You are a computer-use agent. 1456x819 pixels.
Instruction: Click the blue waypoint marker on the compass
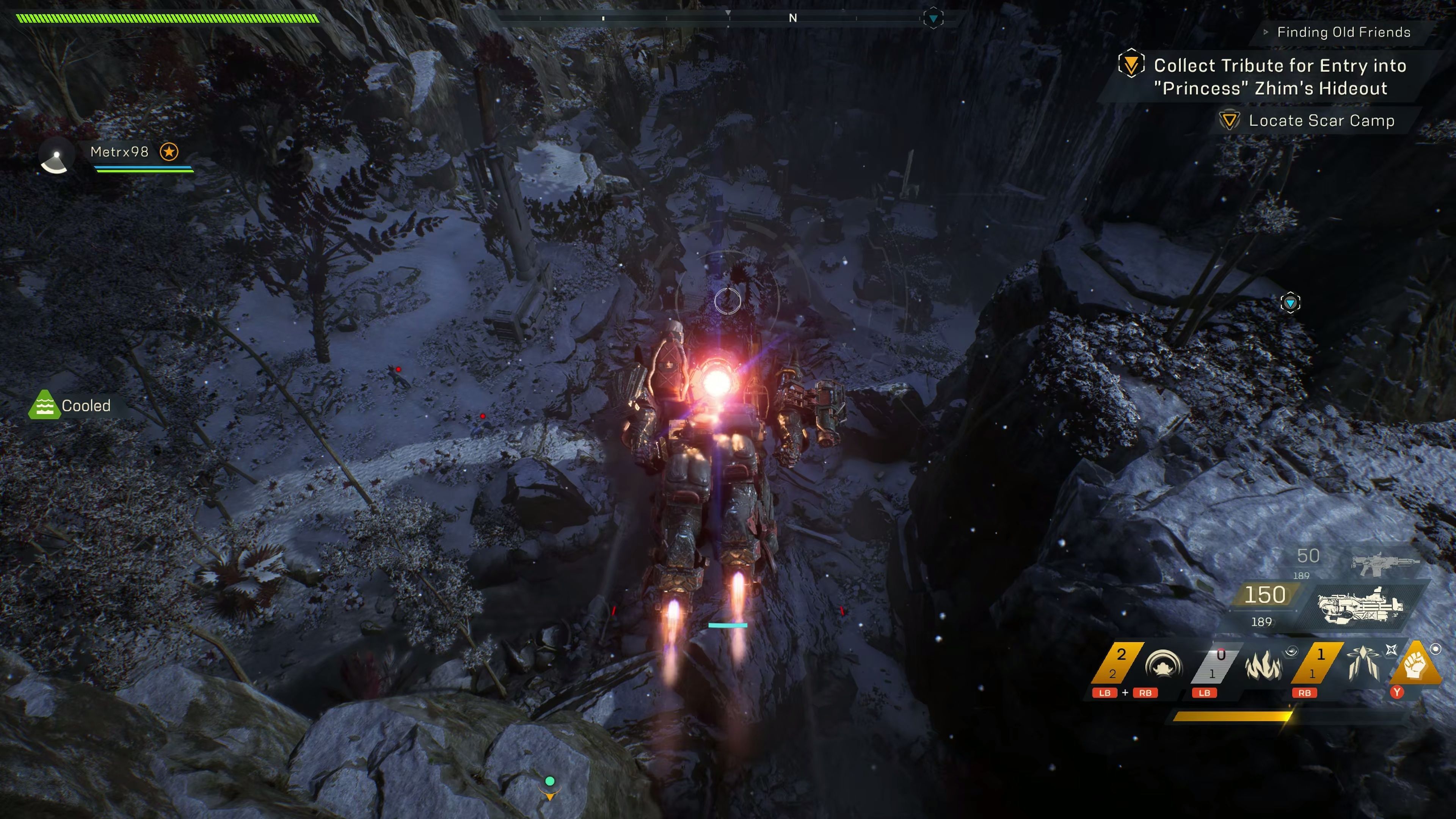pyautogui.click(x=933, y=19)
